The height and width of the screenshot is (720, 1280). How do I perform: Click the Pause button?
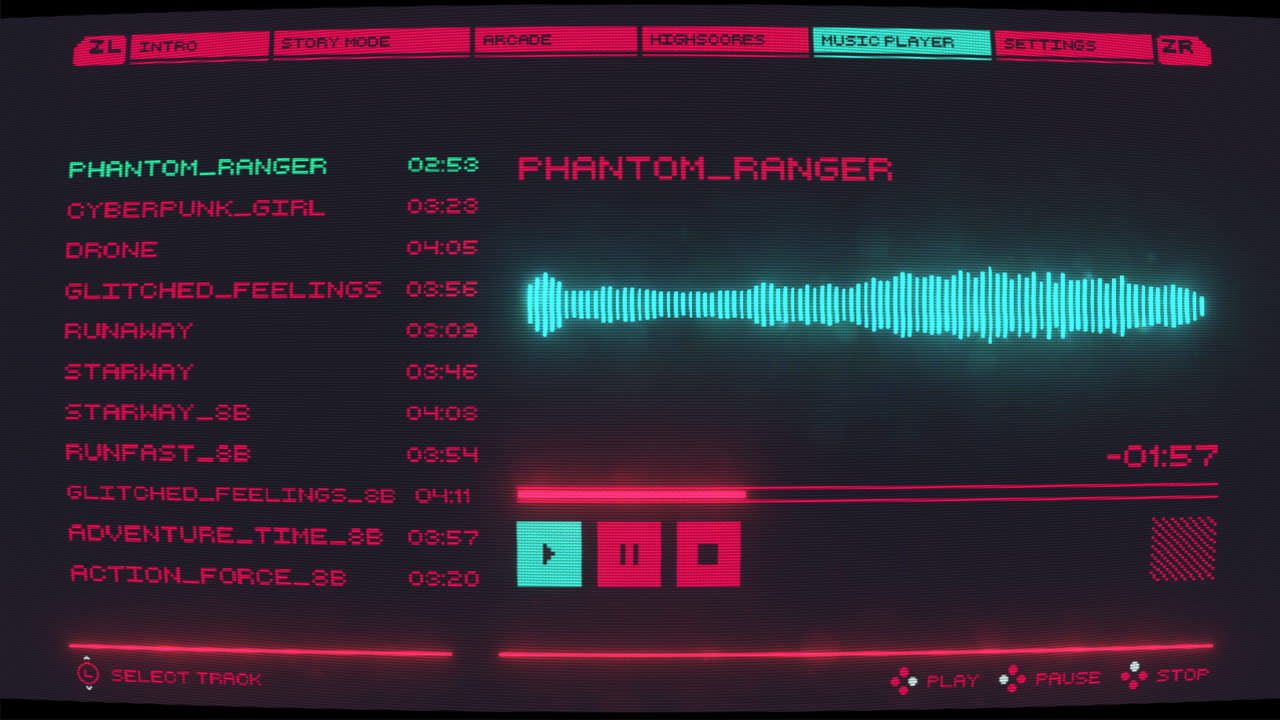click(x=629, y=552)
